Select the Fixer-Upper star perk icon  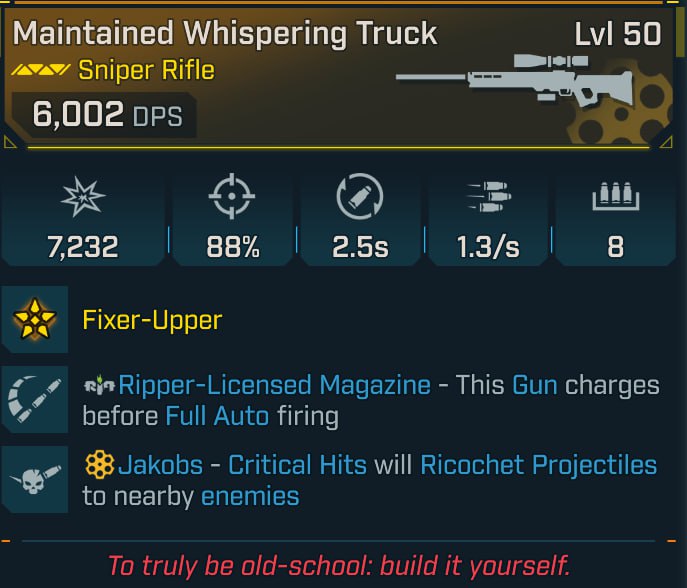tap(35, 320)
